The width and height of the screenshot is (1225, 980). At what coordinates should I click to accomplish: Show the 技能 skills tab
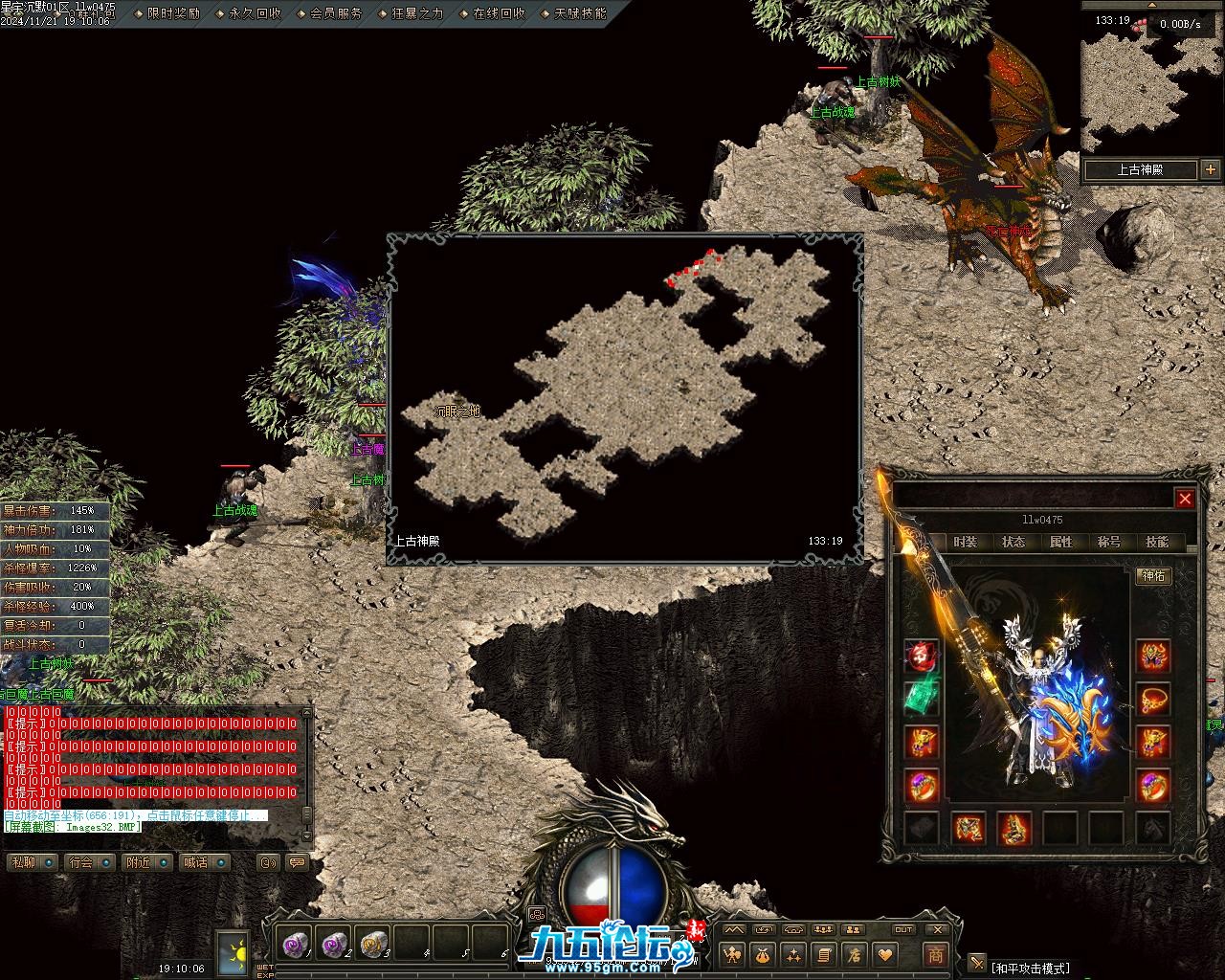[1157, 542]
